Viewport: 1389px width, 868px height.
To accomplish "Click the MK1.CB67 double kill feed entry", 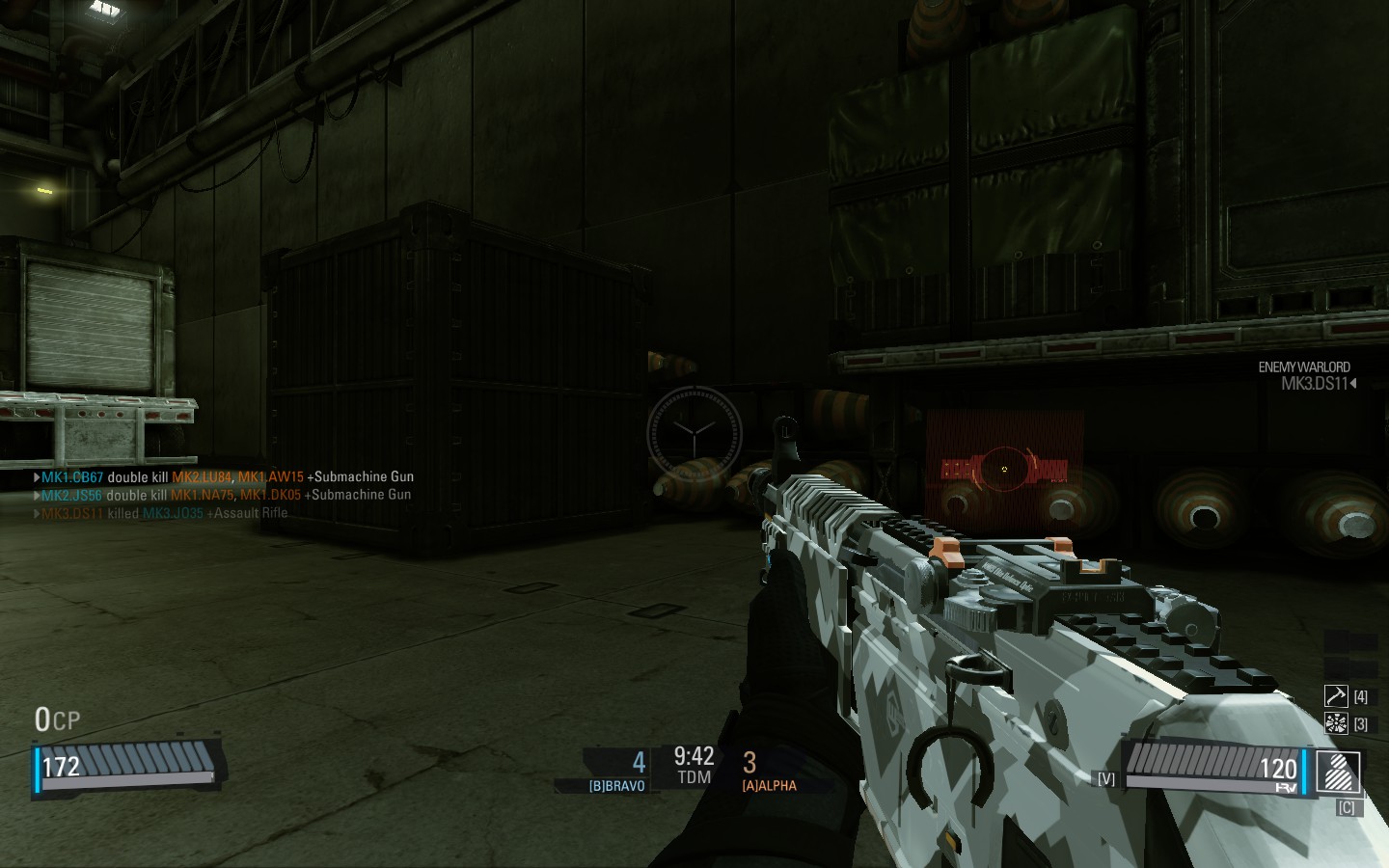I will coord(224,476).
